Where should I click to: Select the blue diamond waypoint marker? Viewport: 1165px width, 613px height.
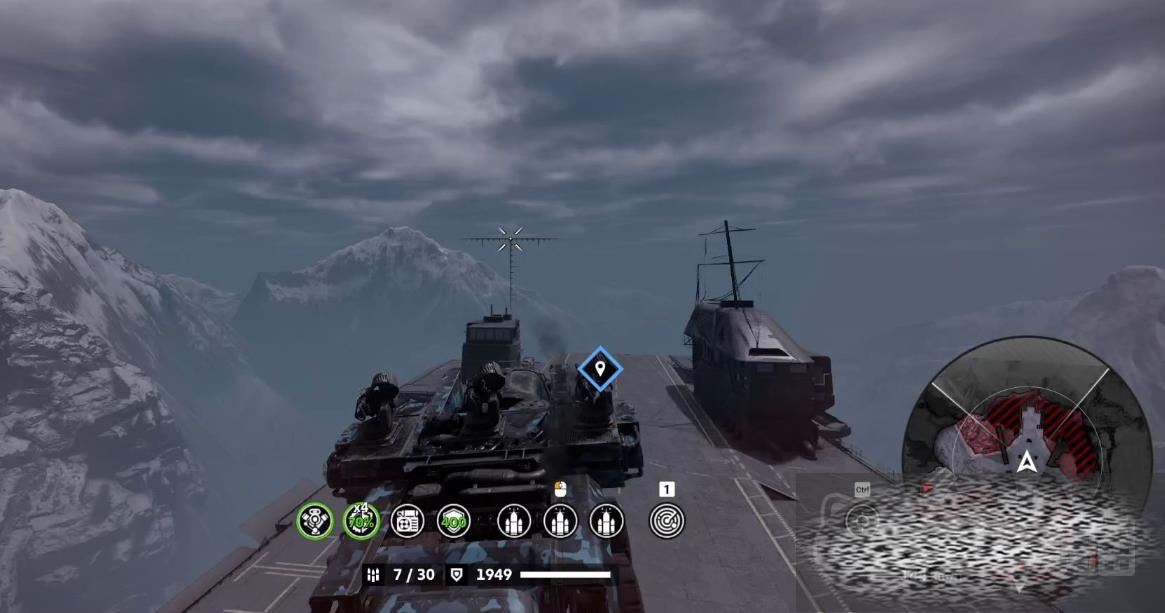600,370
